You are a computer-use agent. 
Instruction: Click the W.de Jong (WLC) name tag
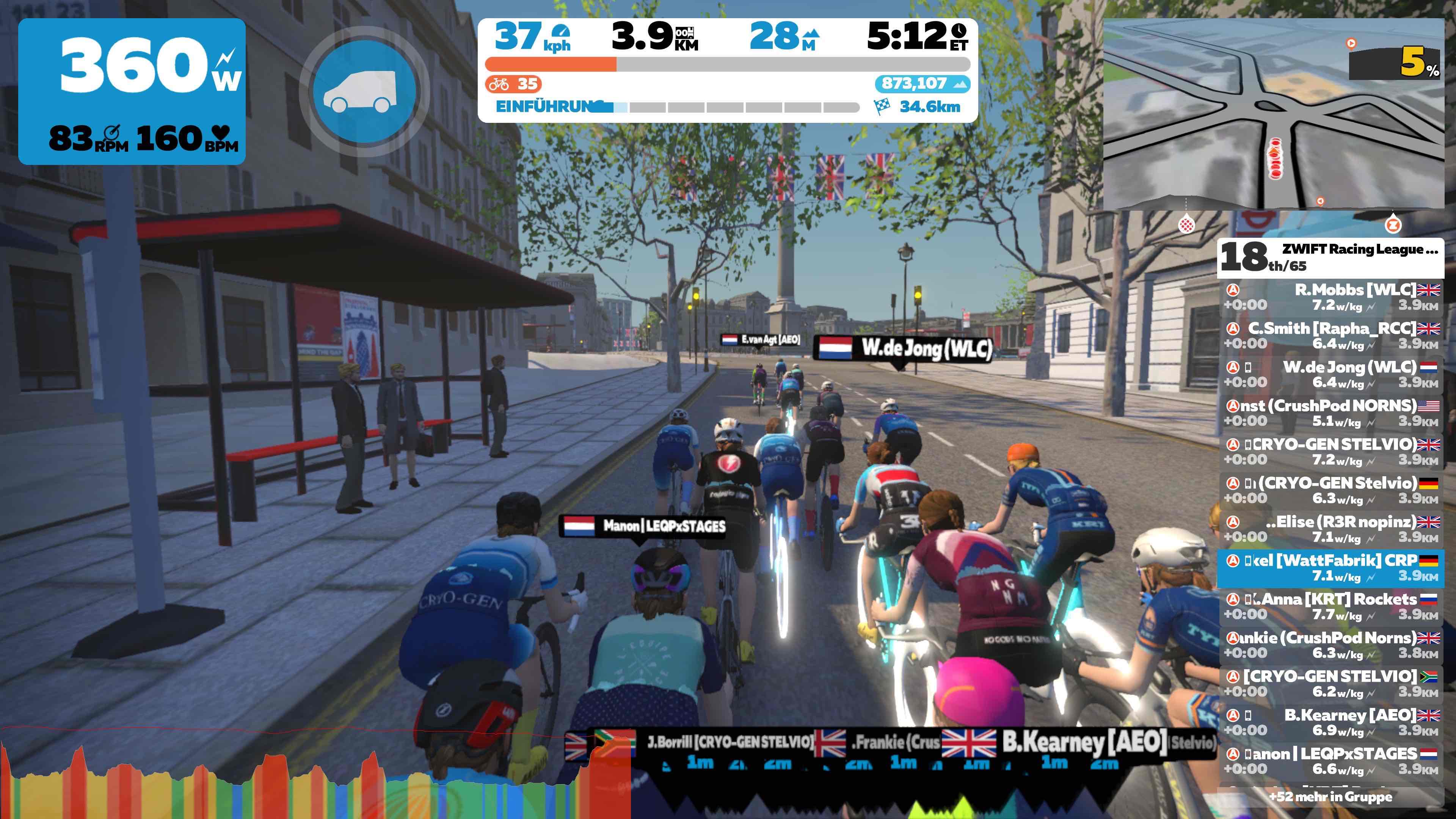(x=903, y=349)
